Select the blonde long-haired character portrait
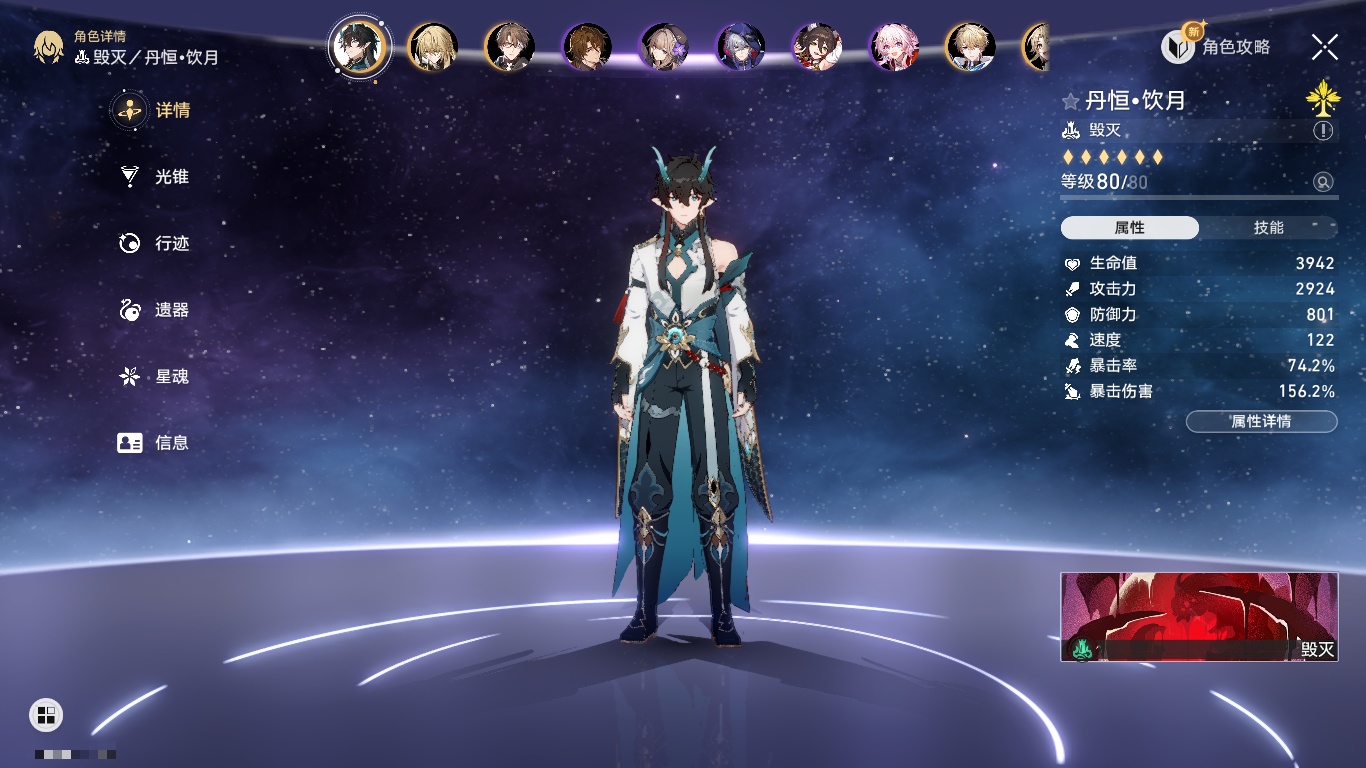 pyautogui.click(x=433, y=47)
